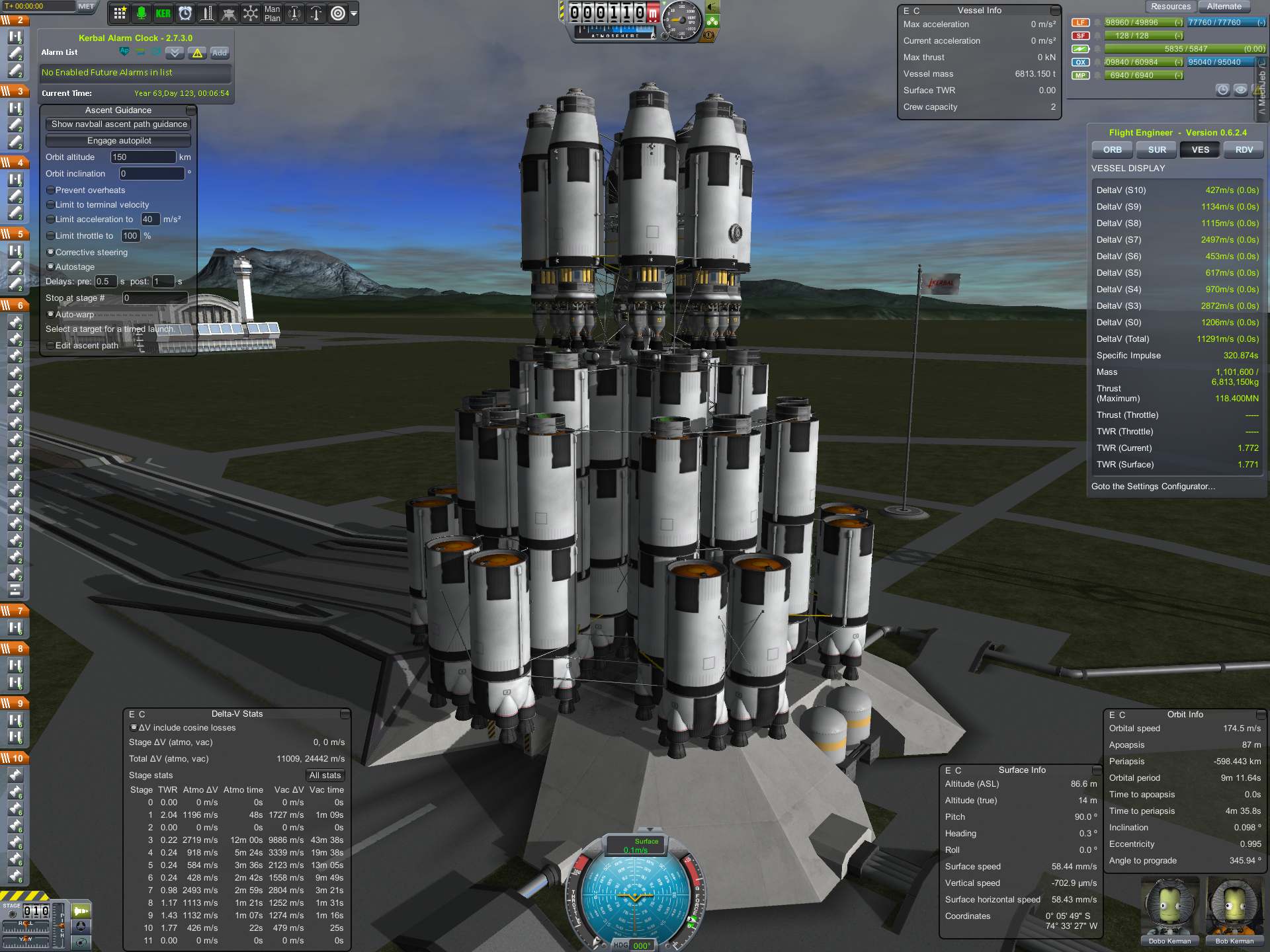The height and width of the screenshot is (952, 1270).
Task: Switch to the ORB tab in Flight Engineer
Action: point(1112,150)
